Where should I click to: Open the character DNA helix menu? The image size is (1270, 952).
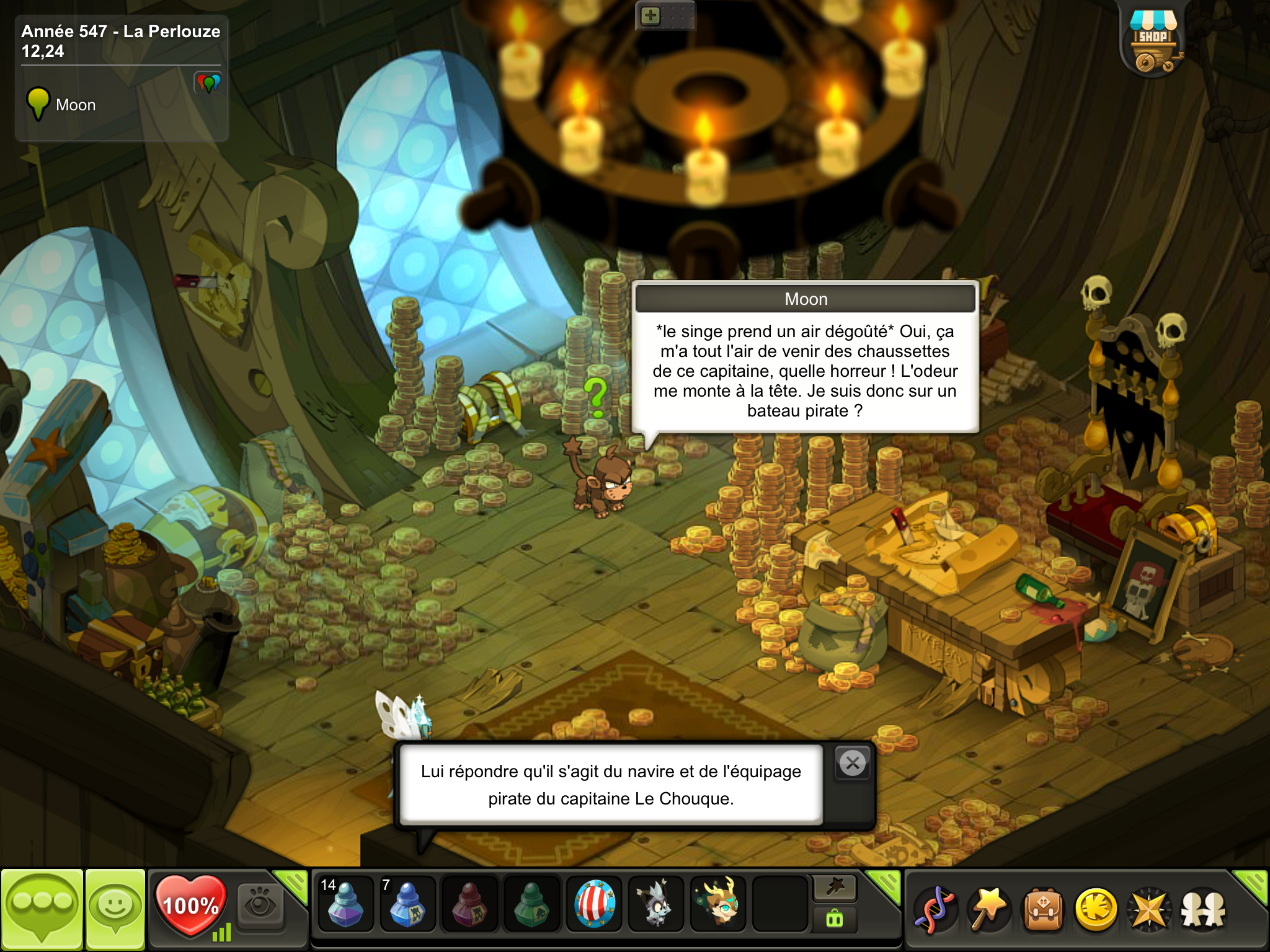936,910
